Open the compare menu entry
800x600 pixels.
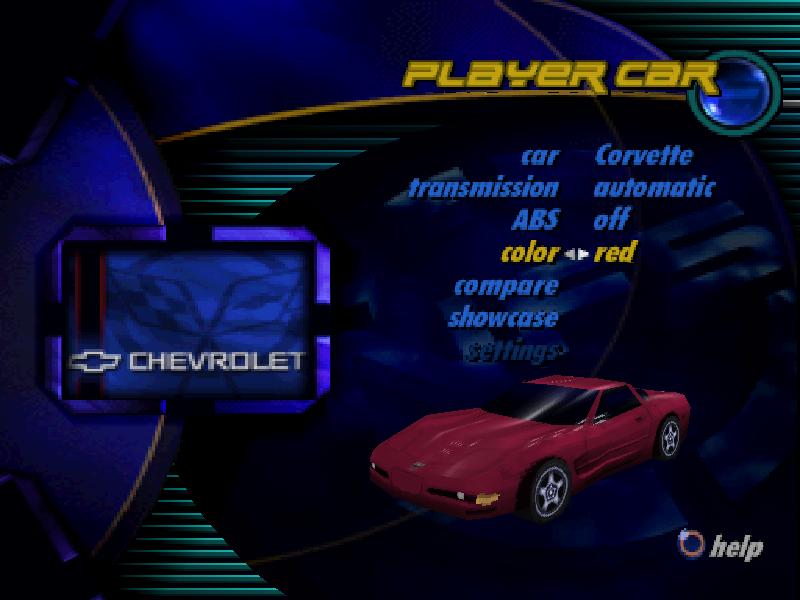click(506, 286)
